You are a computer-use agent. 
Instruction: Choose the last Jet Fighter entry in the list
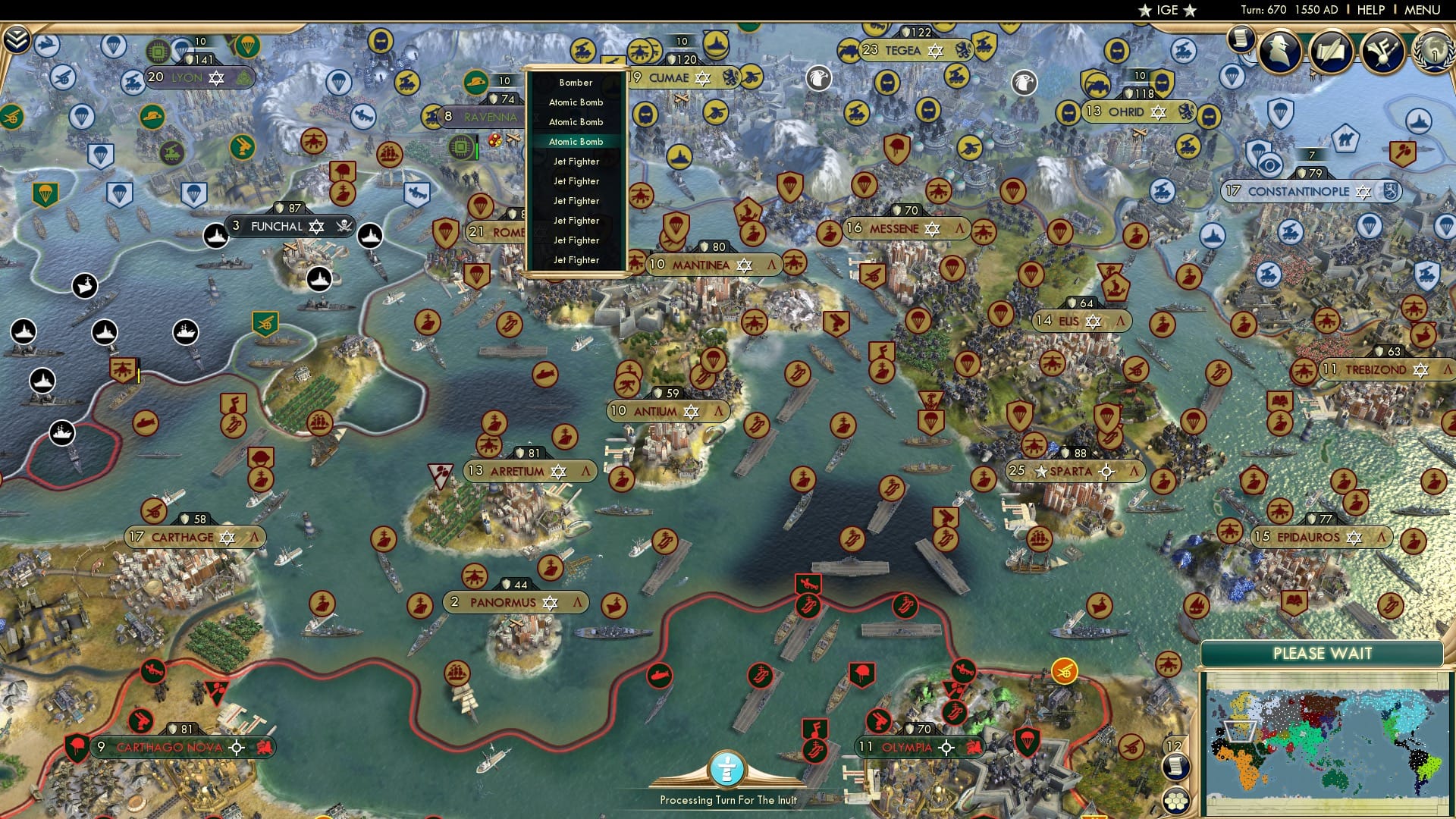[x=575, y=259]
